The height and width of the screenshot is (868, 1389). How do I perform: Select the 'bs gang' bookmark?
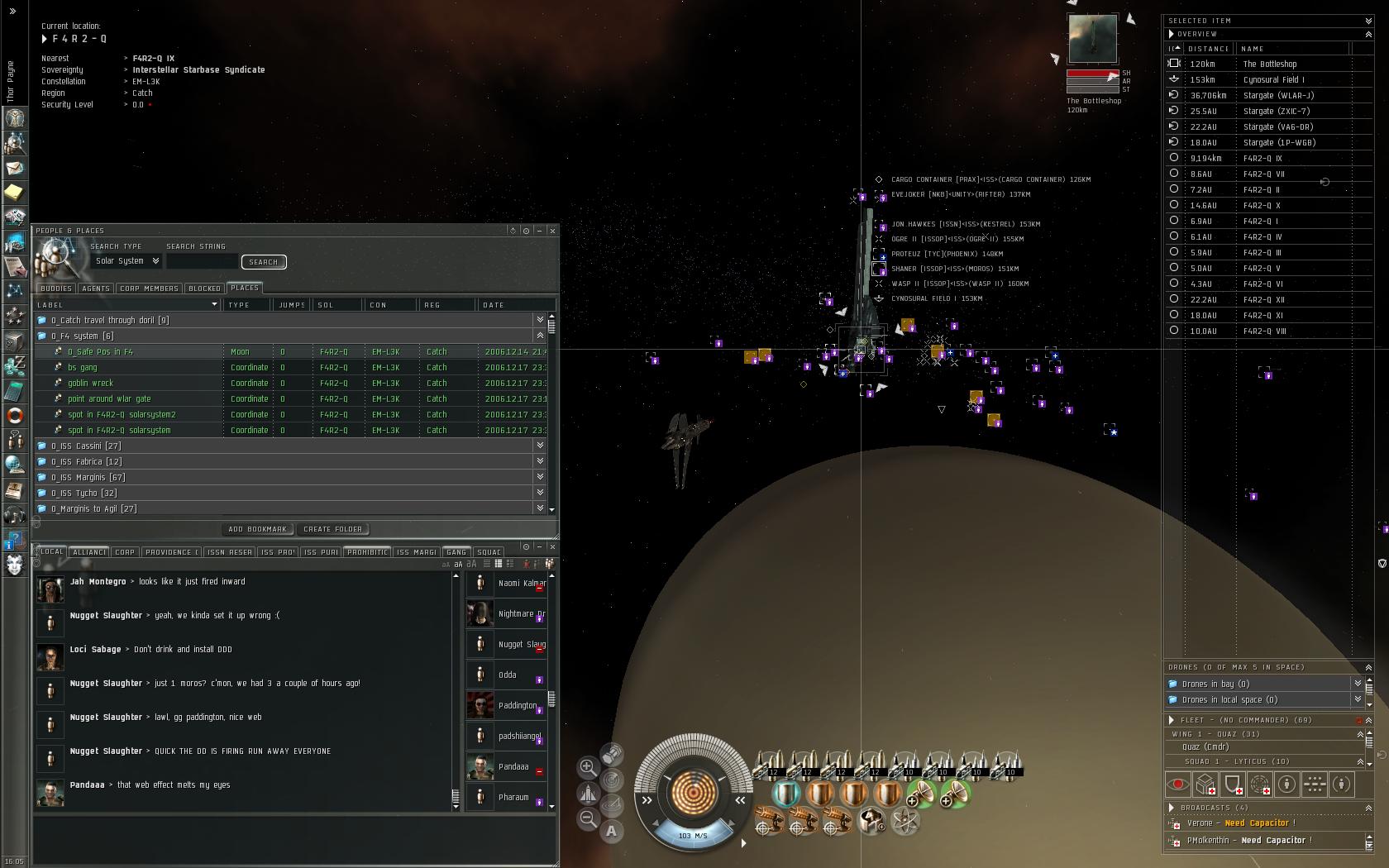point(83,368)
